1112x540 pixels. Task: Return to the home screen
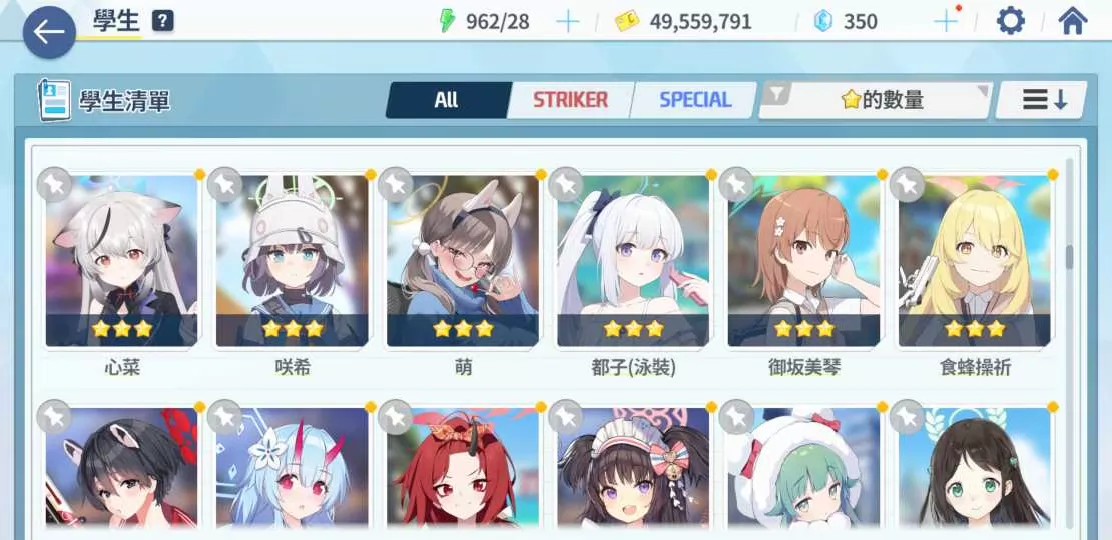tap(1072, 21)
